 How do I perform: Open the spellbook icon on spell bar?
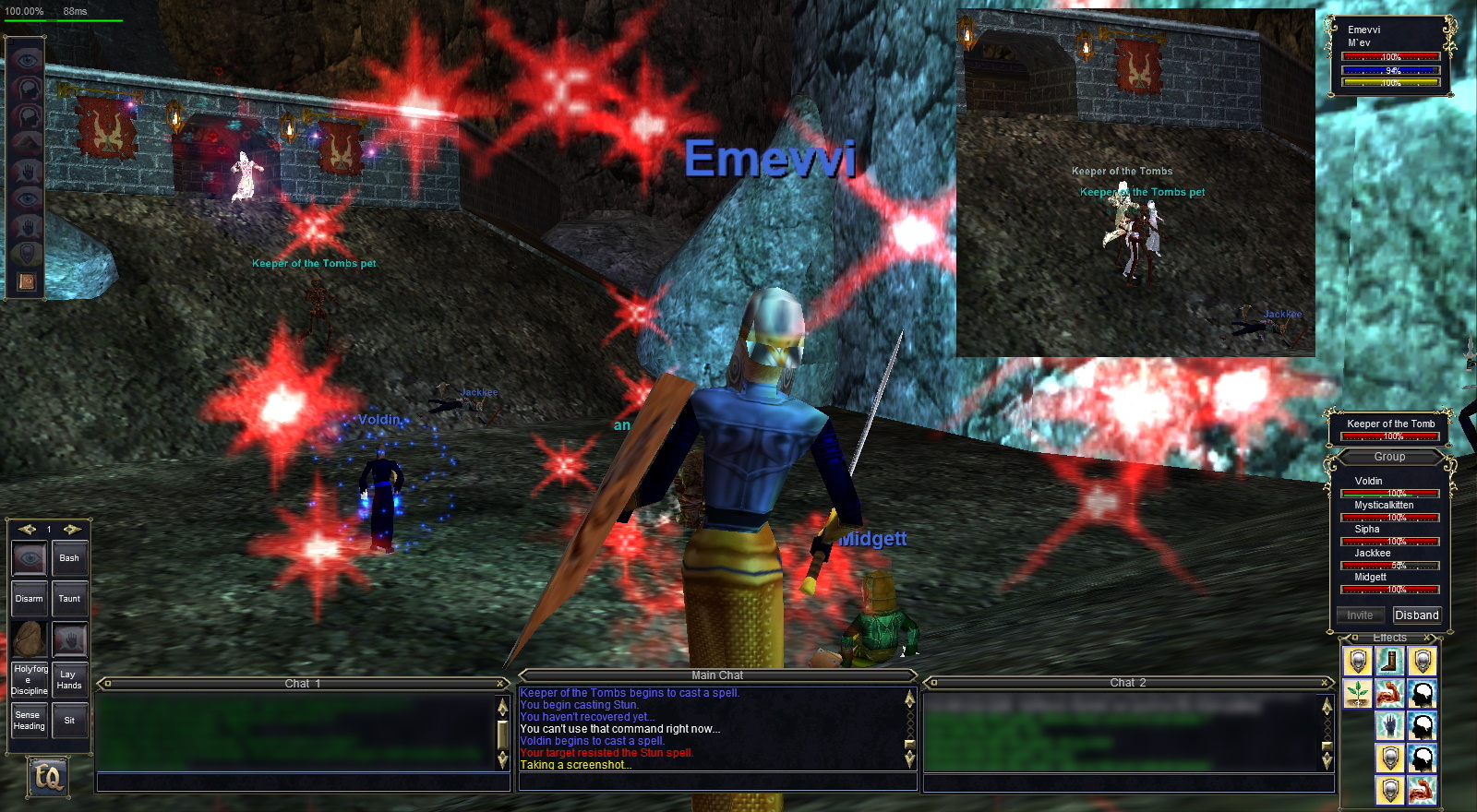(x=26, y=281)
